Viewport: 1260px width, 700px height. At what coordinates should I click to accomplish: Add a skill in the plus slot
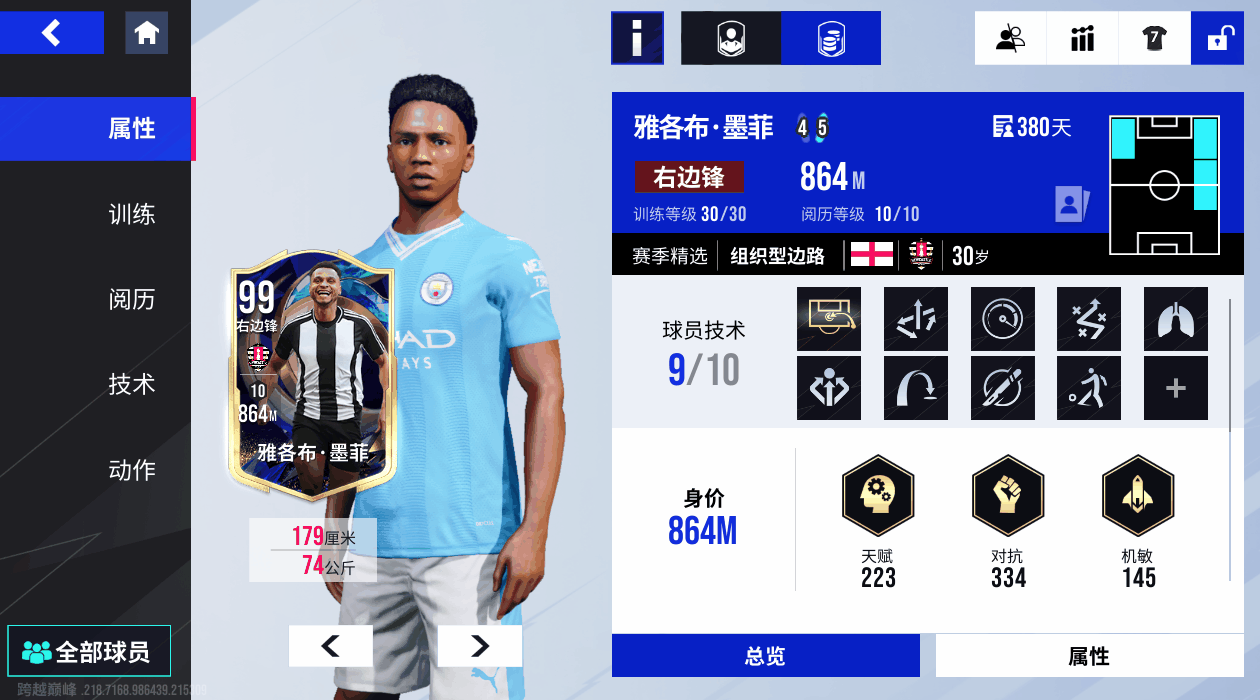pyautogui.click(x=1175, y=388)
